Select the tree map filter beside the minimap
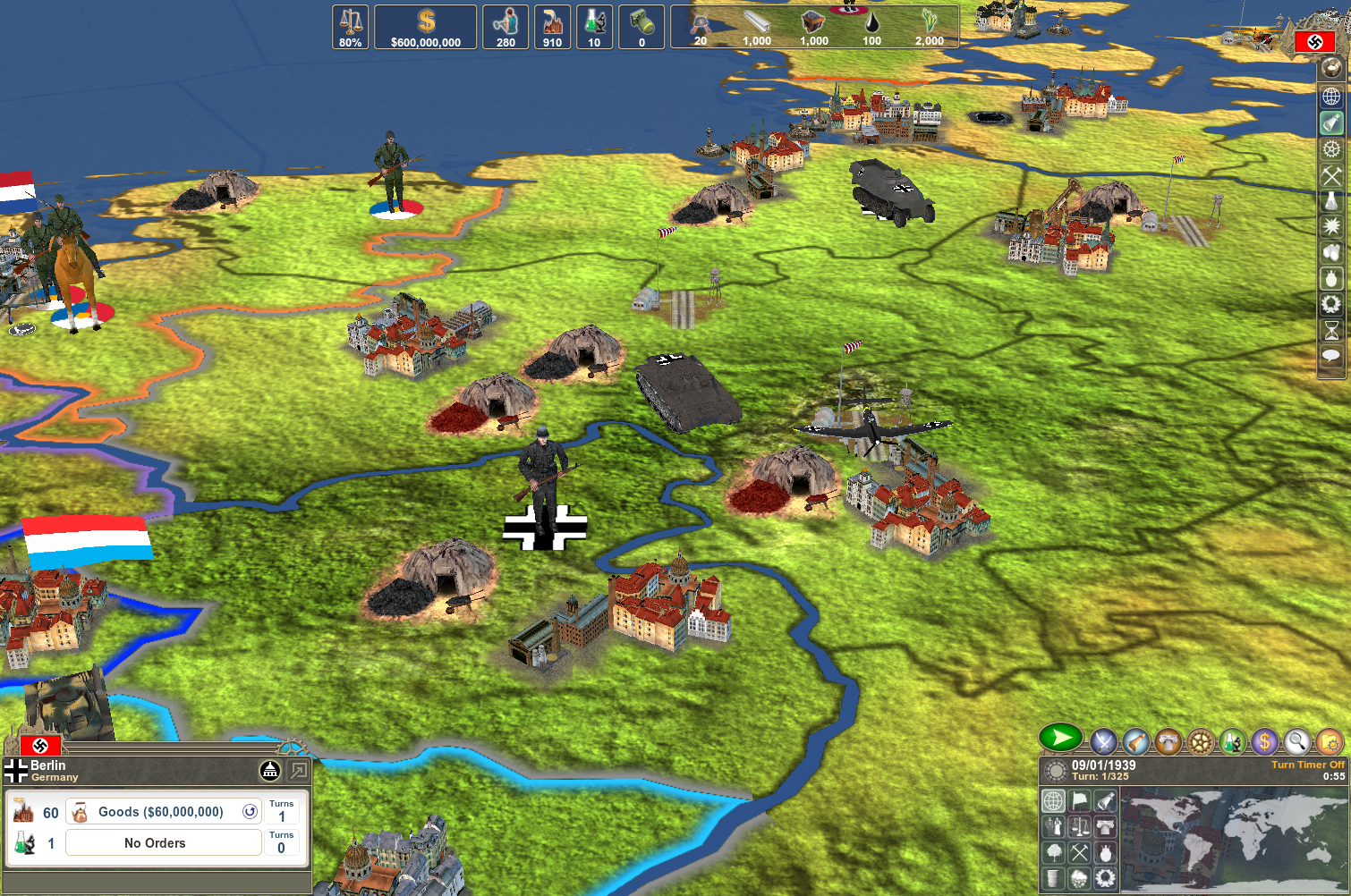Screen dimensions: 1351x896 (1055, 852)
